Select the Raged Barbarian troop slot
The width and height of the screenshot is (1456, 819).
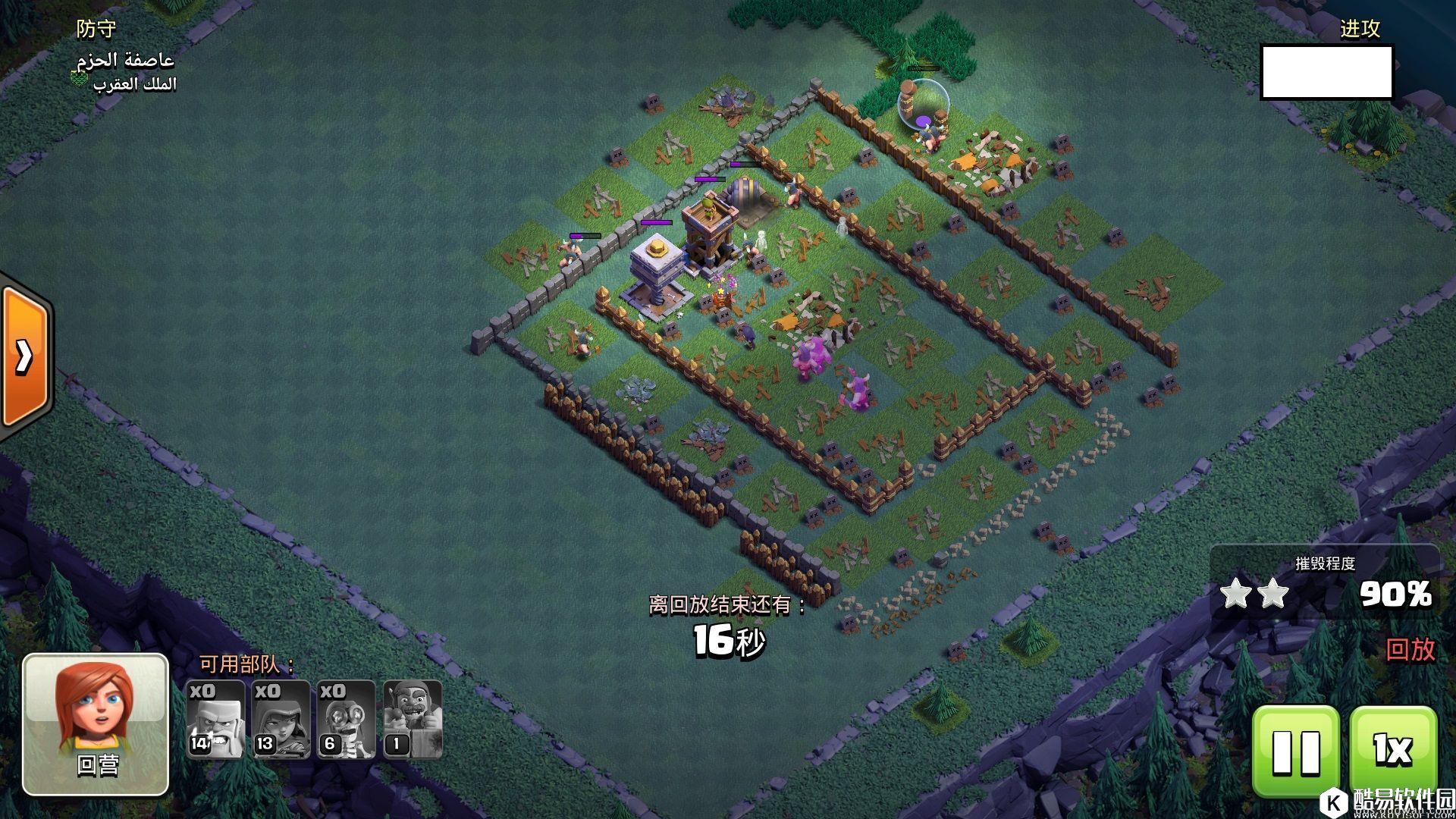(x=215, y=719)
